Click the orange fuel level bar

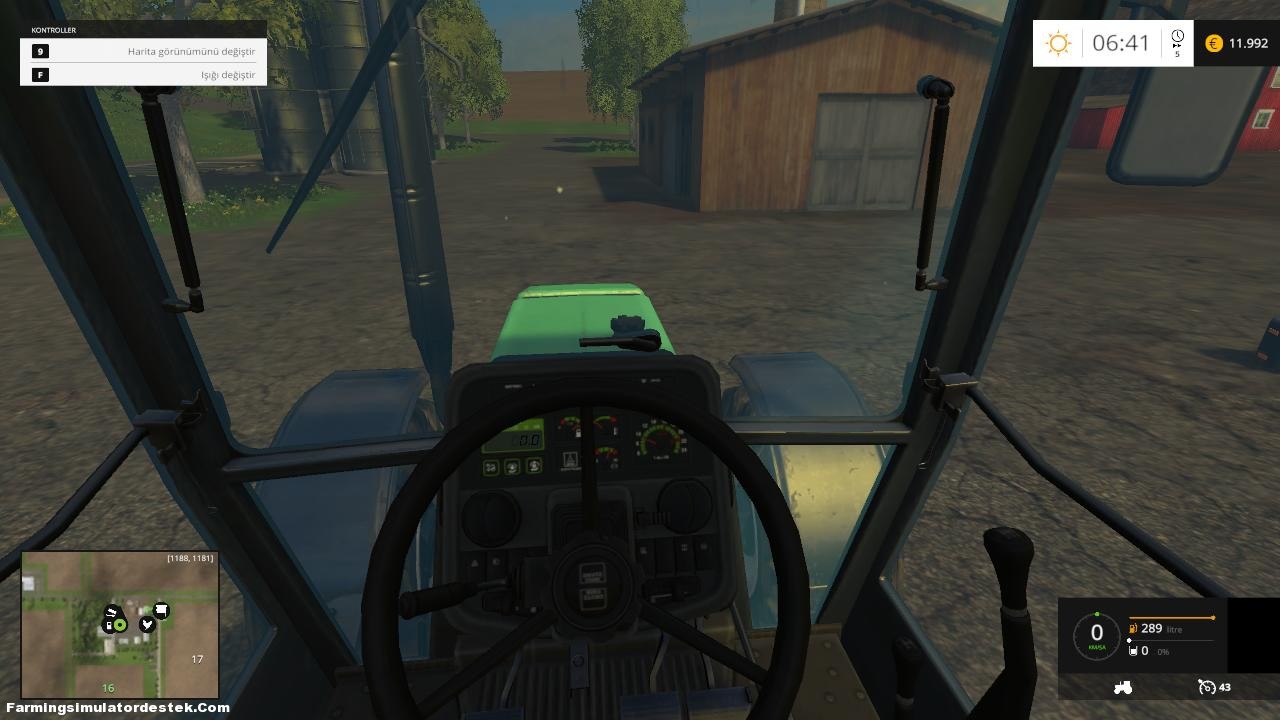coord(1171,618)
